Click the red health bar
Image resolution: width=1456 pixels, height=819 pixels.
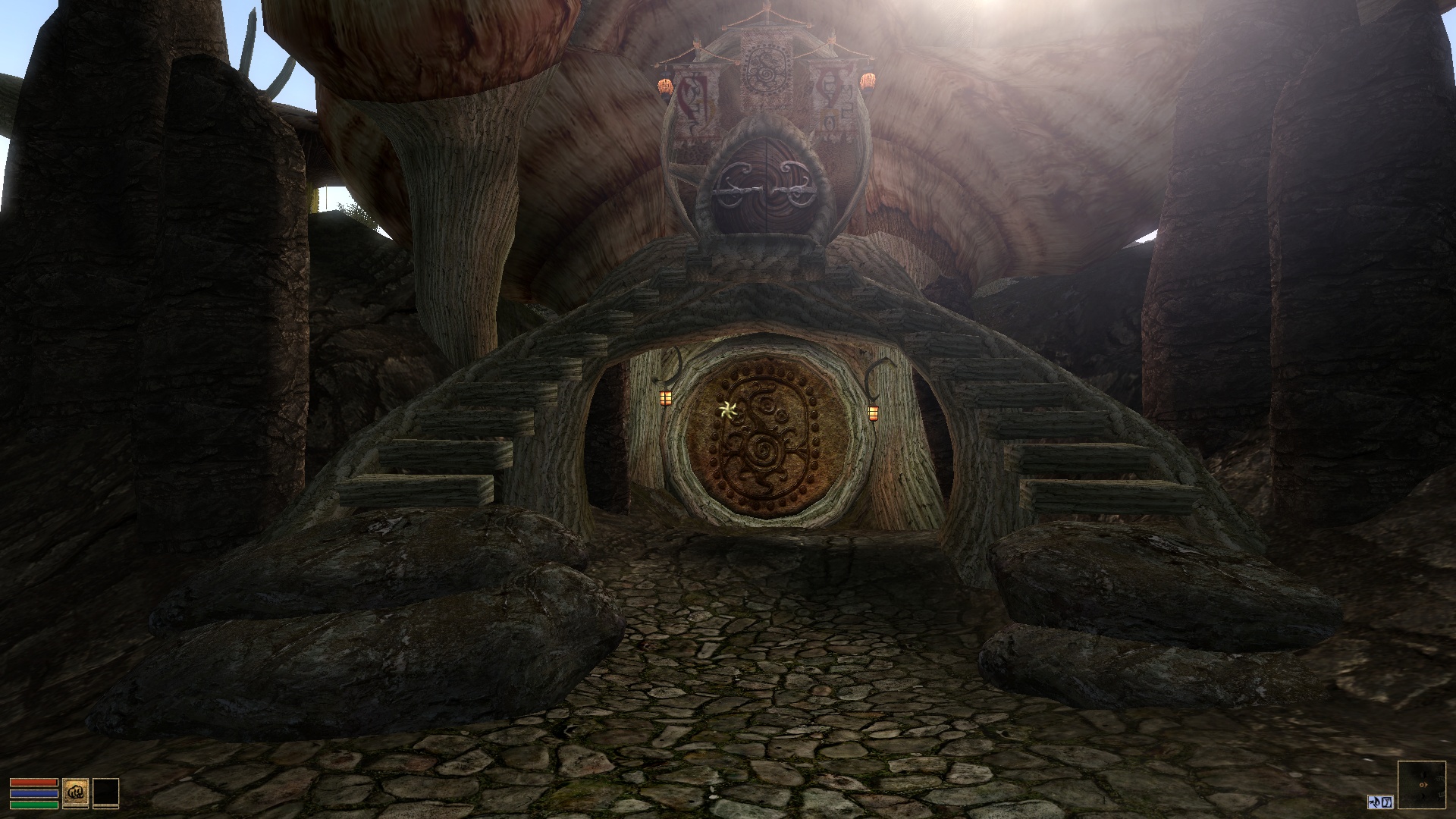(x=34, y=782)
